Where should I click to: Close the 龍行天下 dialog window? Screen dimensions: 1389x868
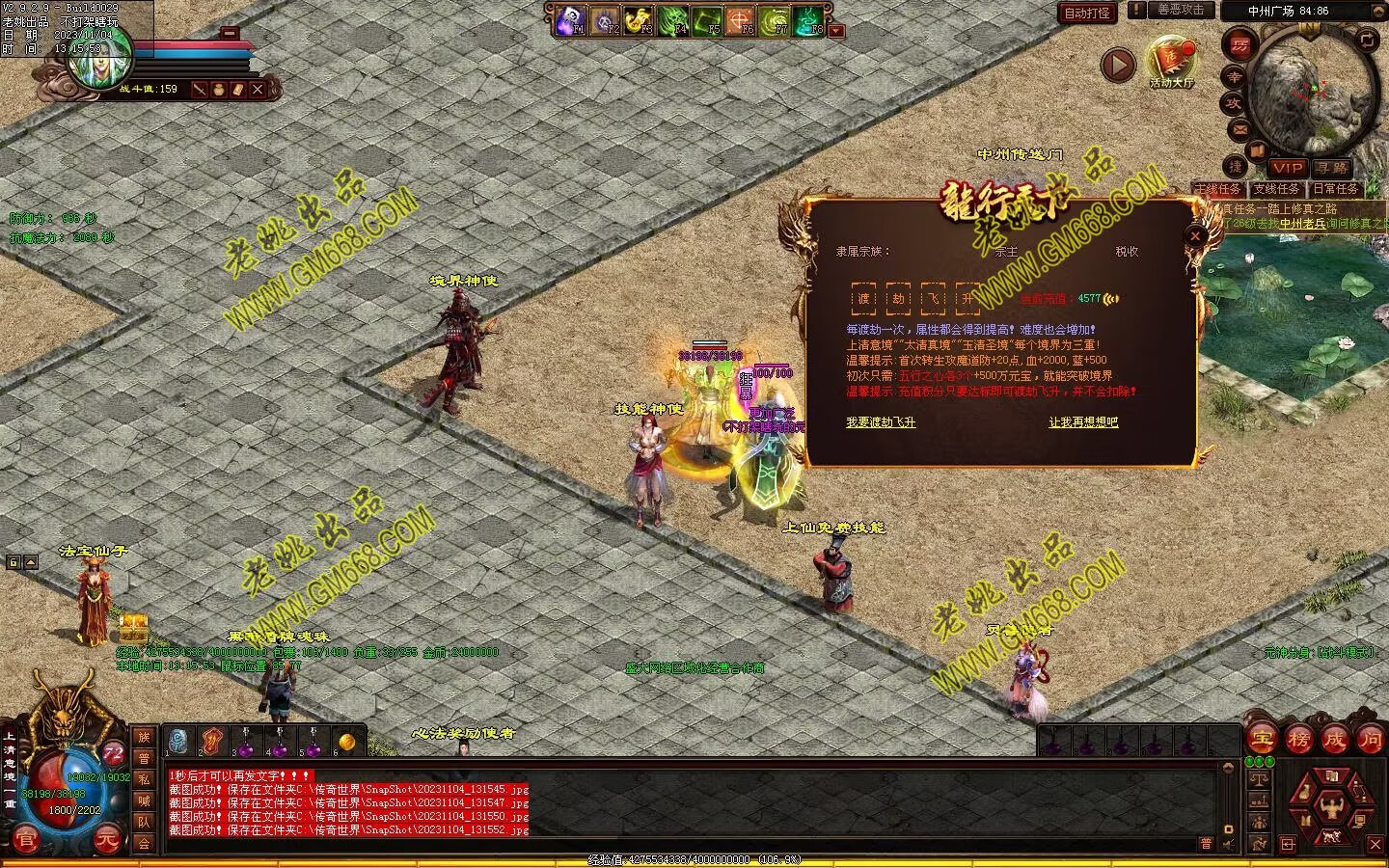[x=1195, y=235]
